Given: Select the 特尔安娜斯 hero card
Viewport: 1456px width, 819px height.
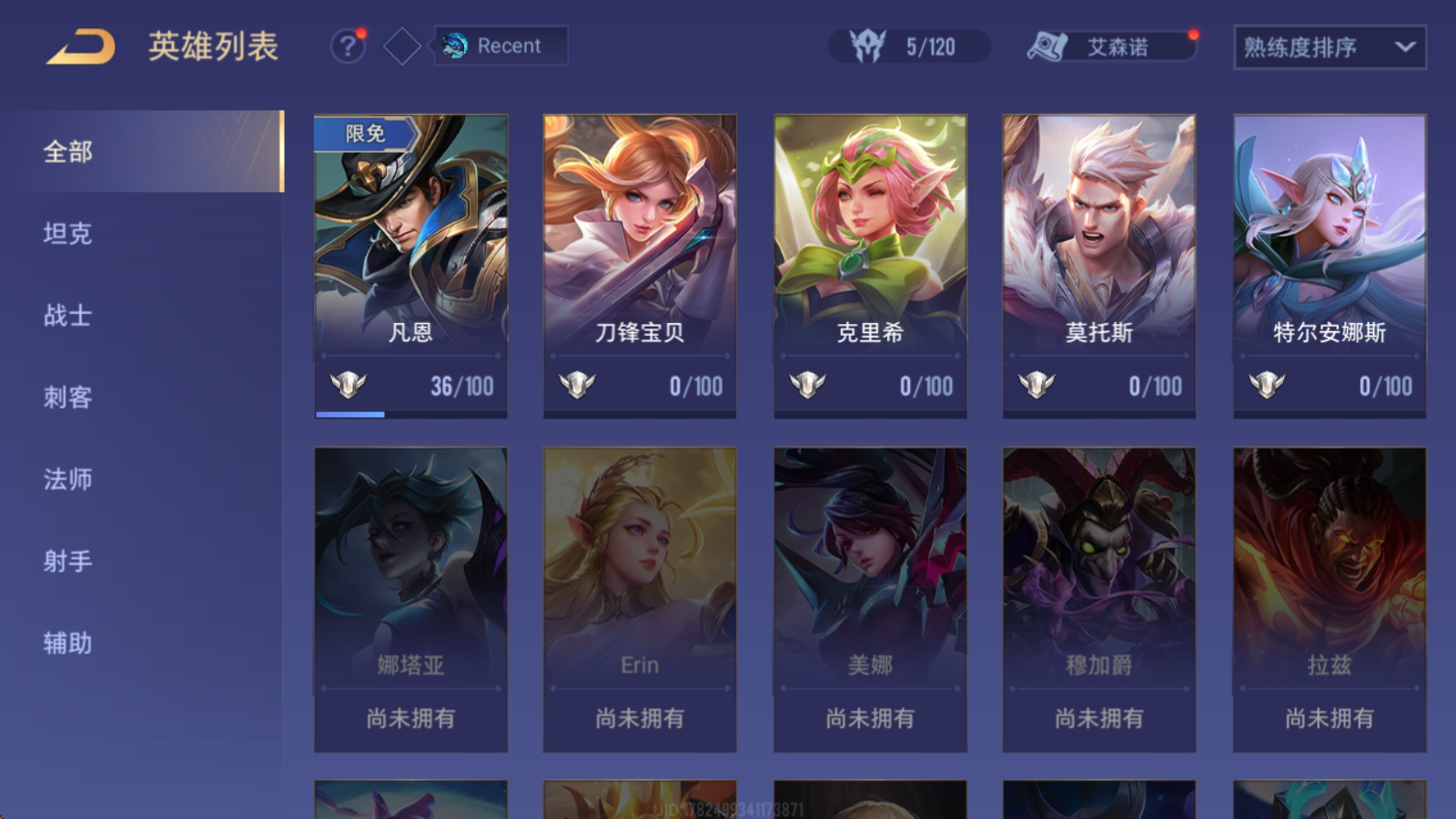Looking at the screenshot, I should point(1330,264).
